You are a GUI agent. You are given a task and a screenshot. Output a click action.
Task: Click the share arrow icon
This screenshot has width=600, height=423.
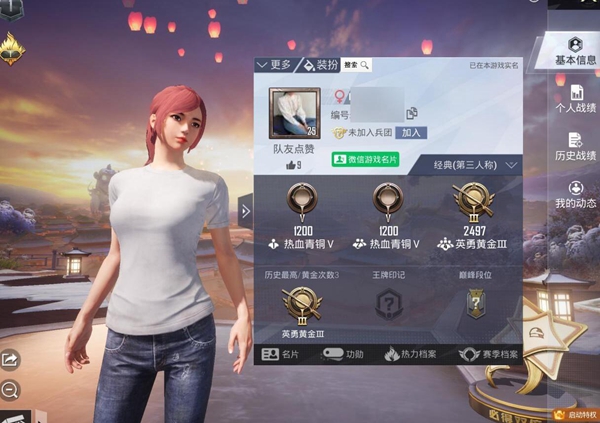(10, 359)
